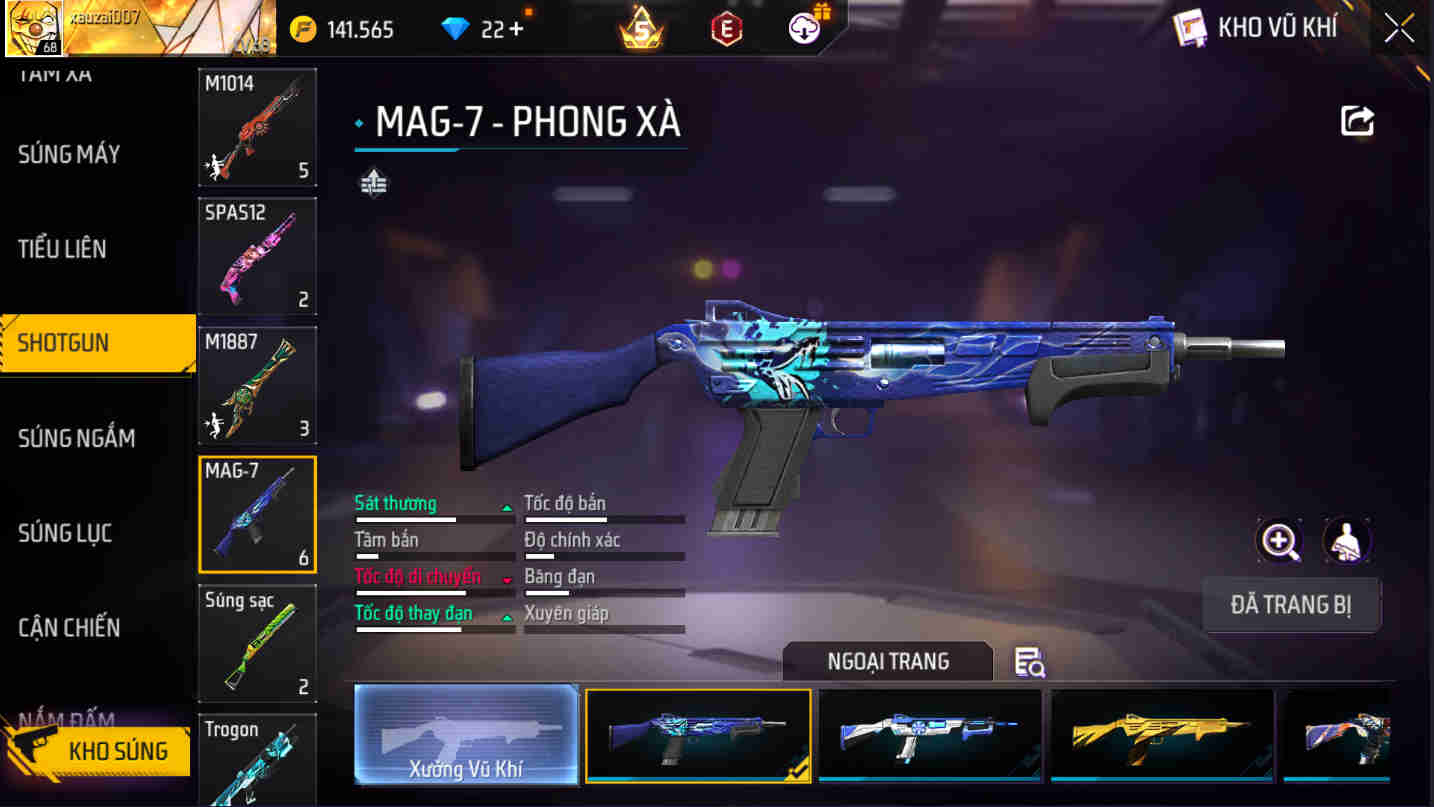Open the red E event badge
The width and height of the screenshot is (1434, 807).
pyautogui.click(x=726, y=28)
